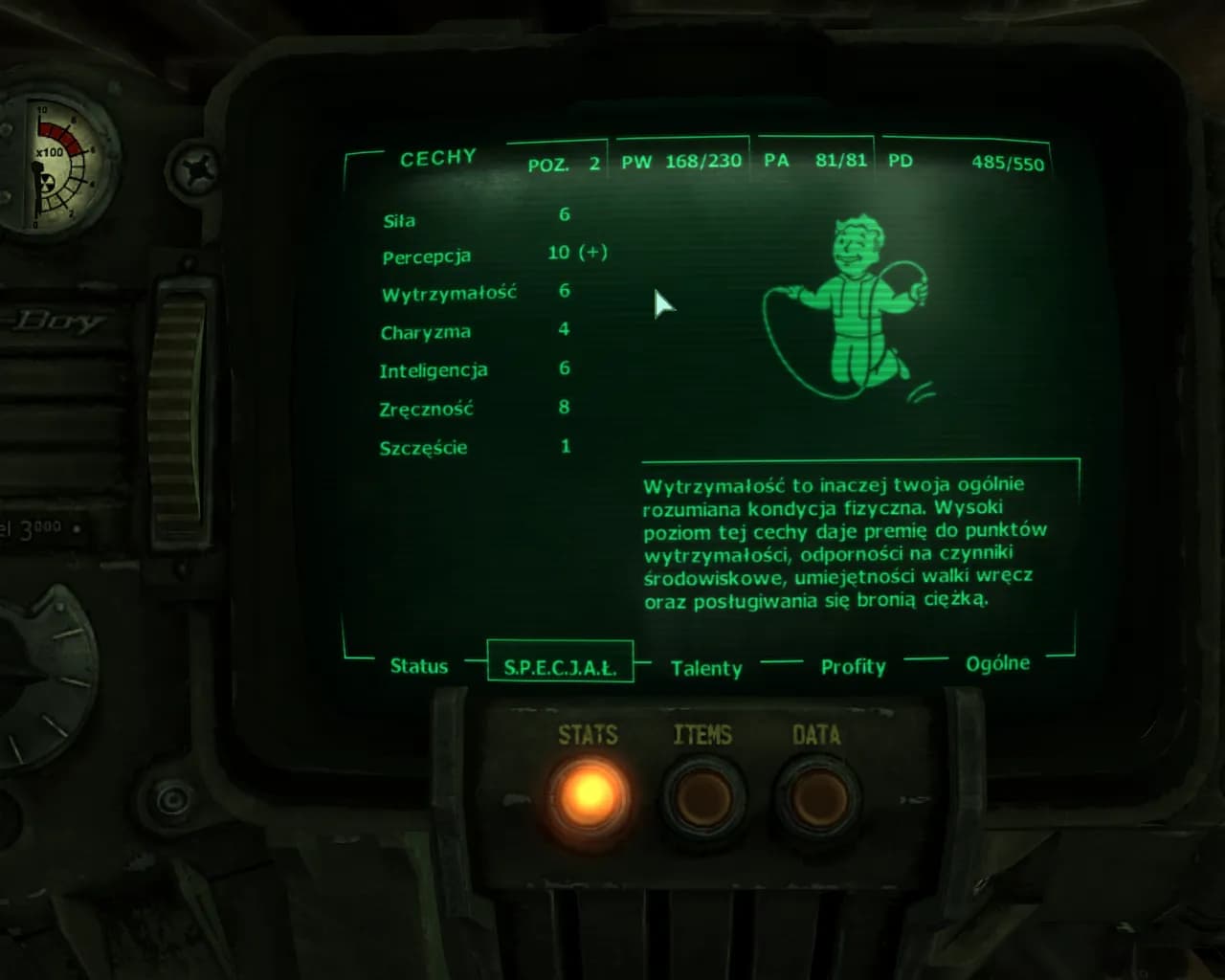Select the Siła attribute row
This screenshot has height=980, width=1225.
(x=399, y=221)
